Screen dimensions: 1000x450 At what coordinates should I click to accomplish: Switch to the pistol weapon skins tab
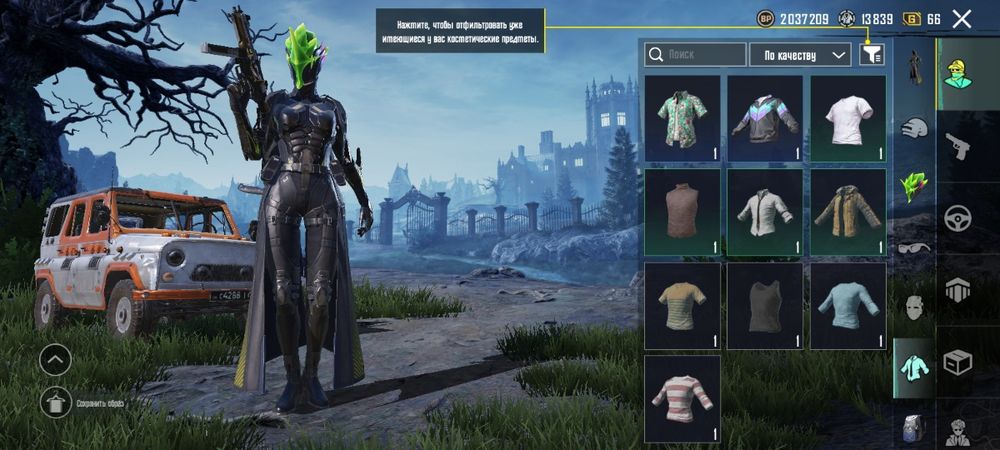pos(958,147)
